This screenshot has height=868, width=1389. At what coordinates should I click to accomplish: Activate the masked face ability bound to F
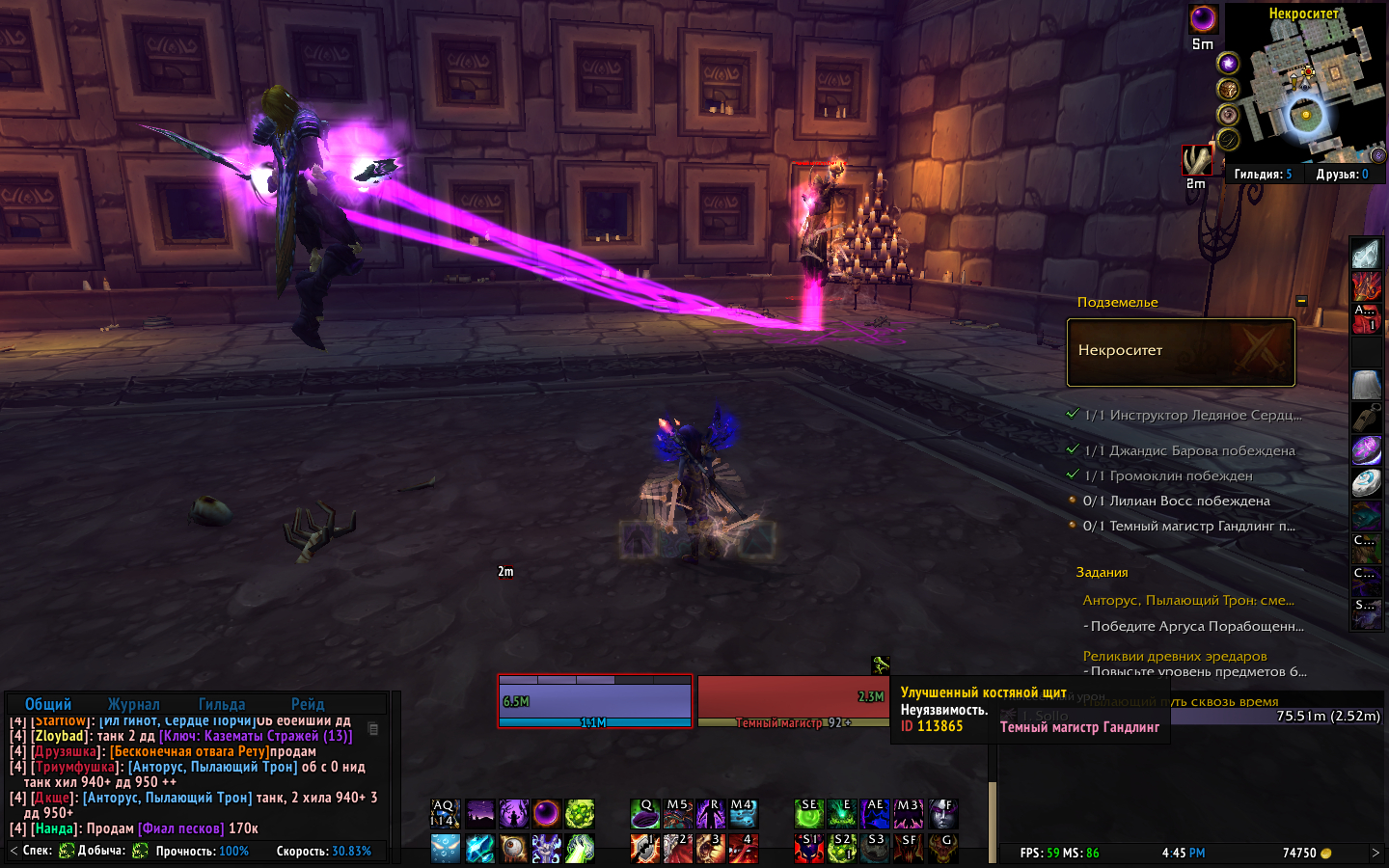[942, 814]
